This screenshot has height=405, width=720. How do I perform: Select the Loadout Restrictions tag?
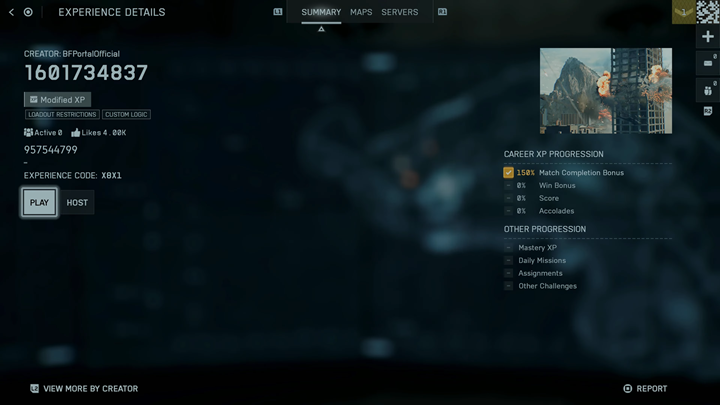[62, 115]
